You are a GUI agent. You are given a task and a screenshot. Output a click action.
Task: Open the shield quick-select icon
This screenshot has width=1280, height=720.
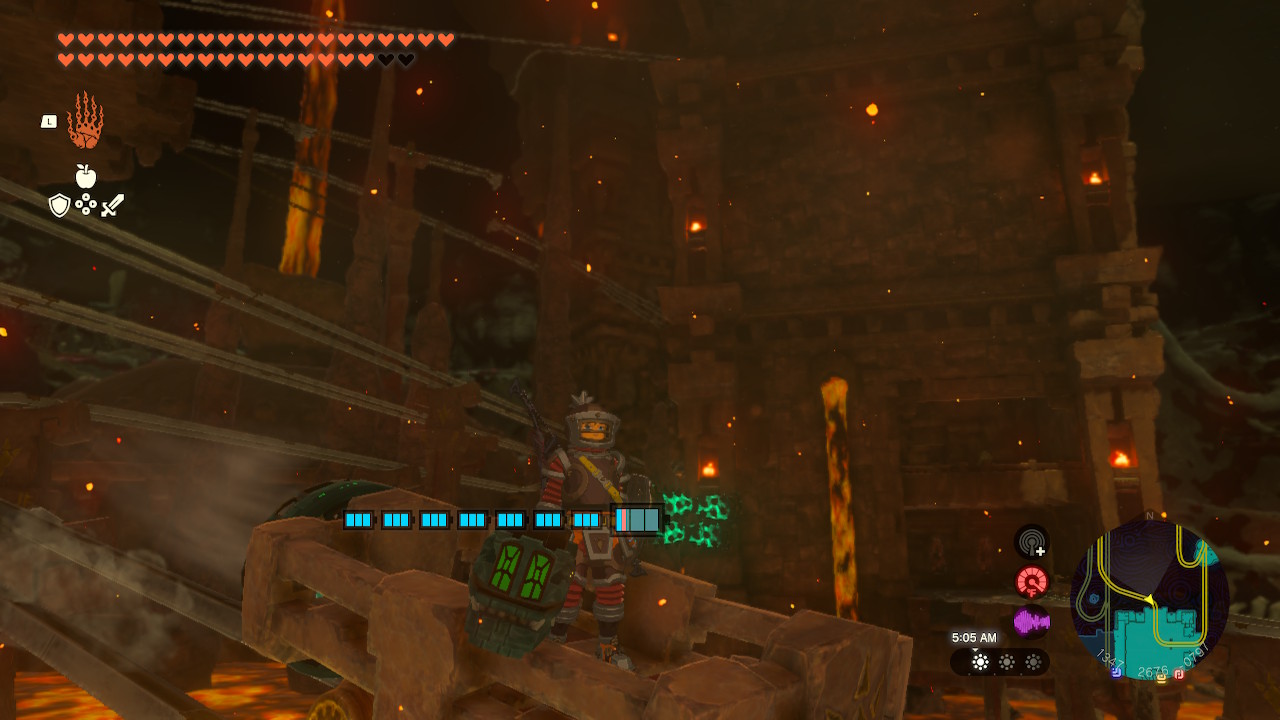[x=60, y=205]
